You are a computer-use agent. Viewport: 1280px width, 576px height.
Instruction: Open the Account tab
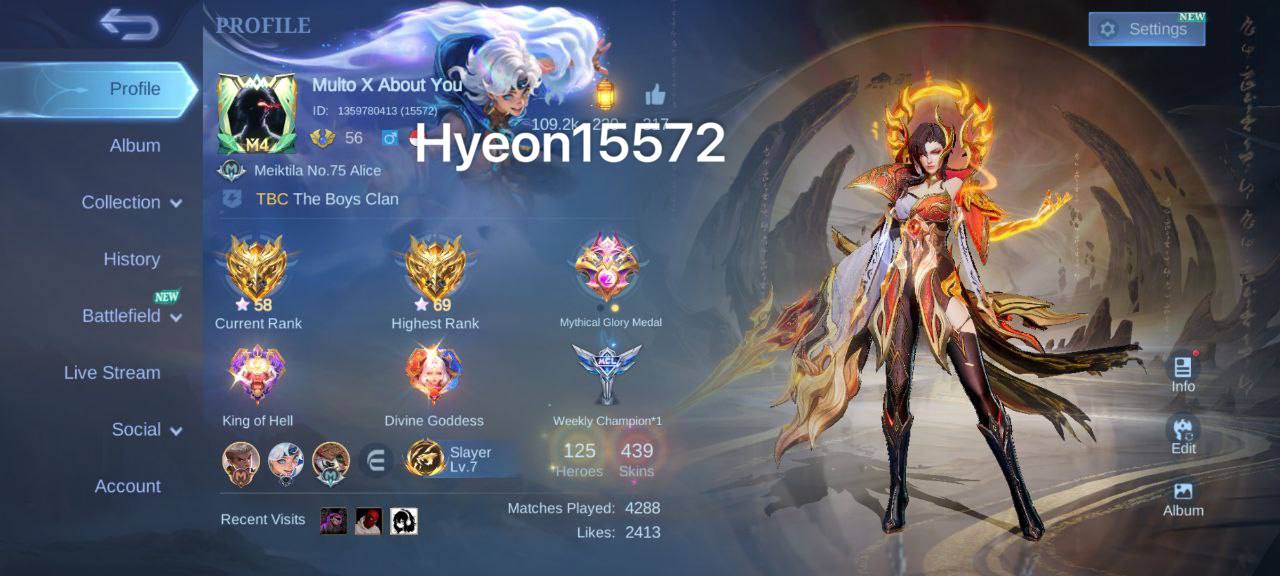pos(128,487)
